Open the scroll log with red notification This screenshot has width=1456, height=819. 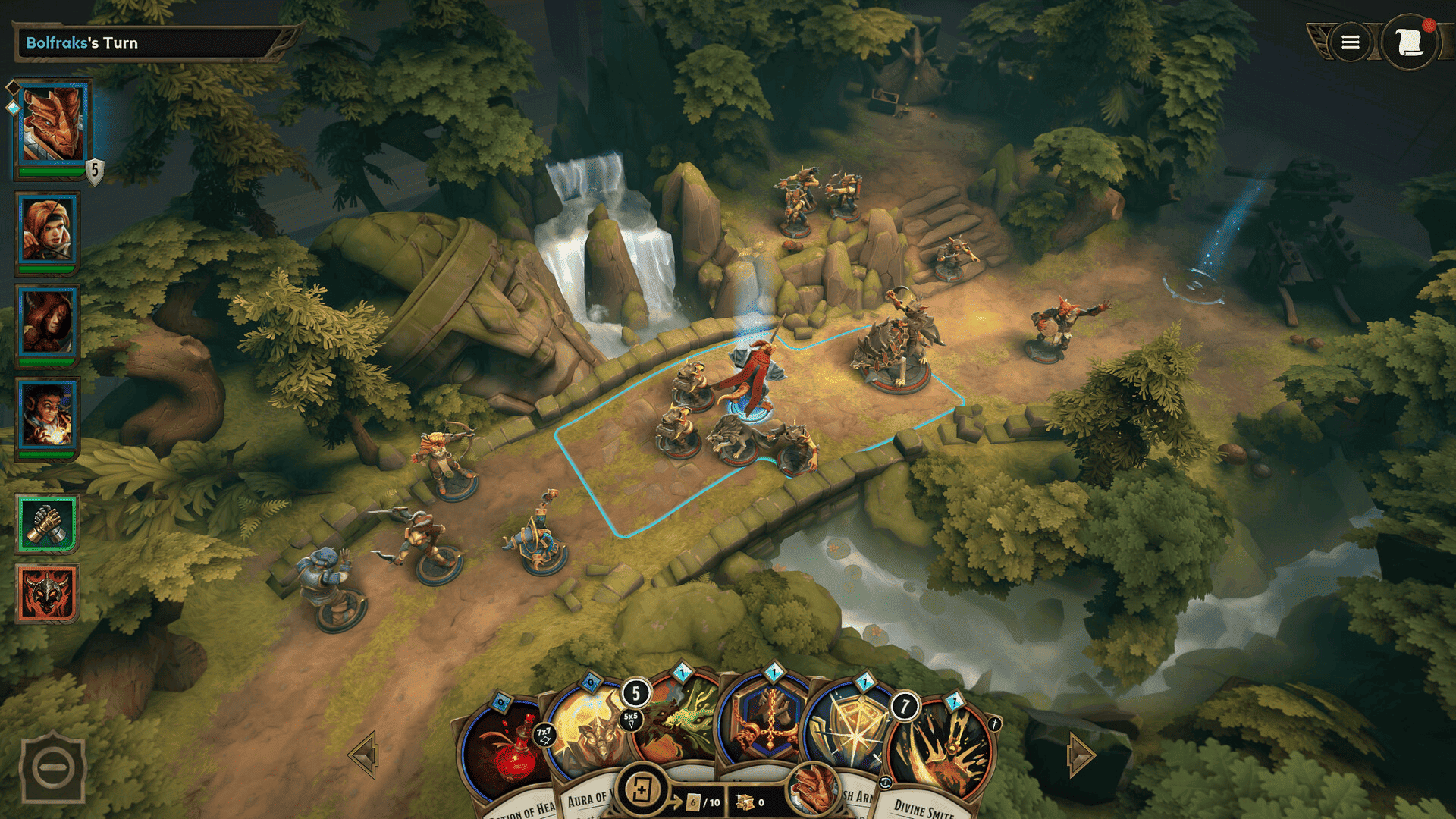click(x=1408, y=42)
